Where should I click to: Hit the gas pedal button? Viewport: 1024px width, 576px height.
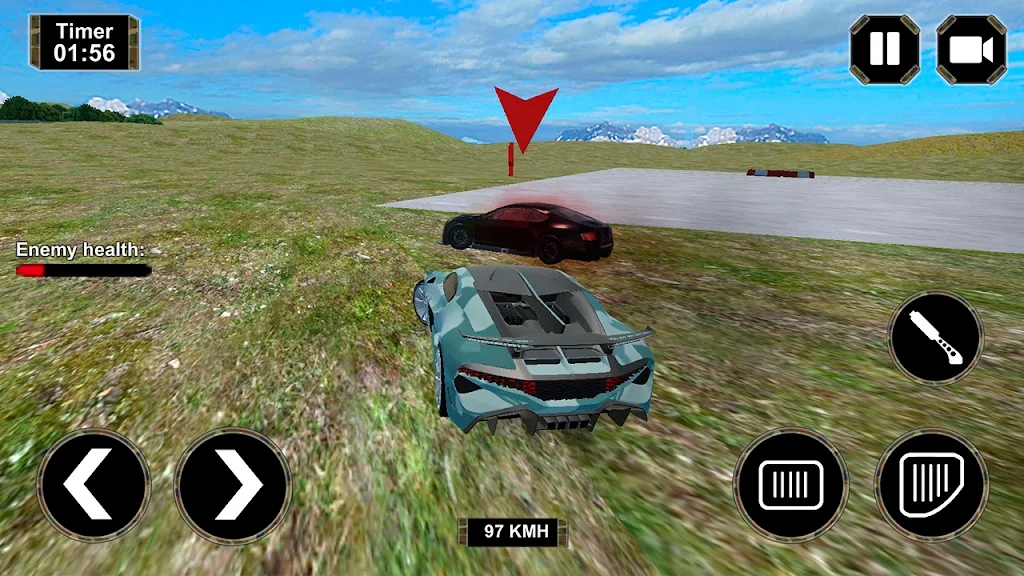[931, 486]
